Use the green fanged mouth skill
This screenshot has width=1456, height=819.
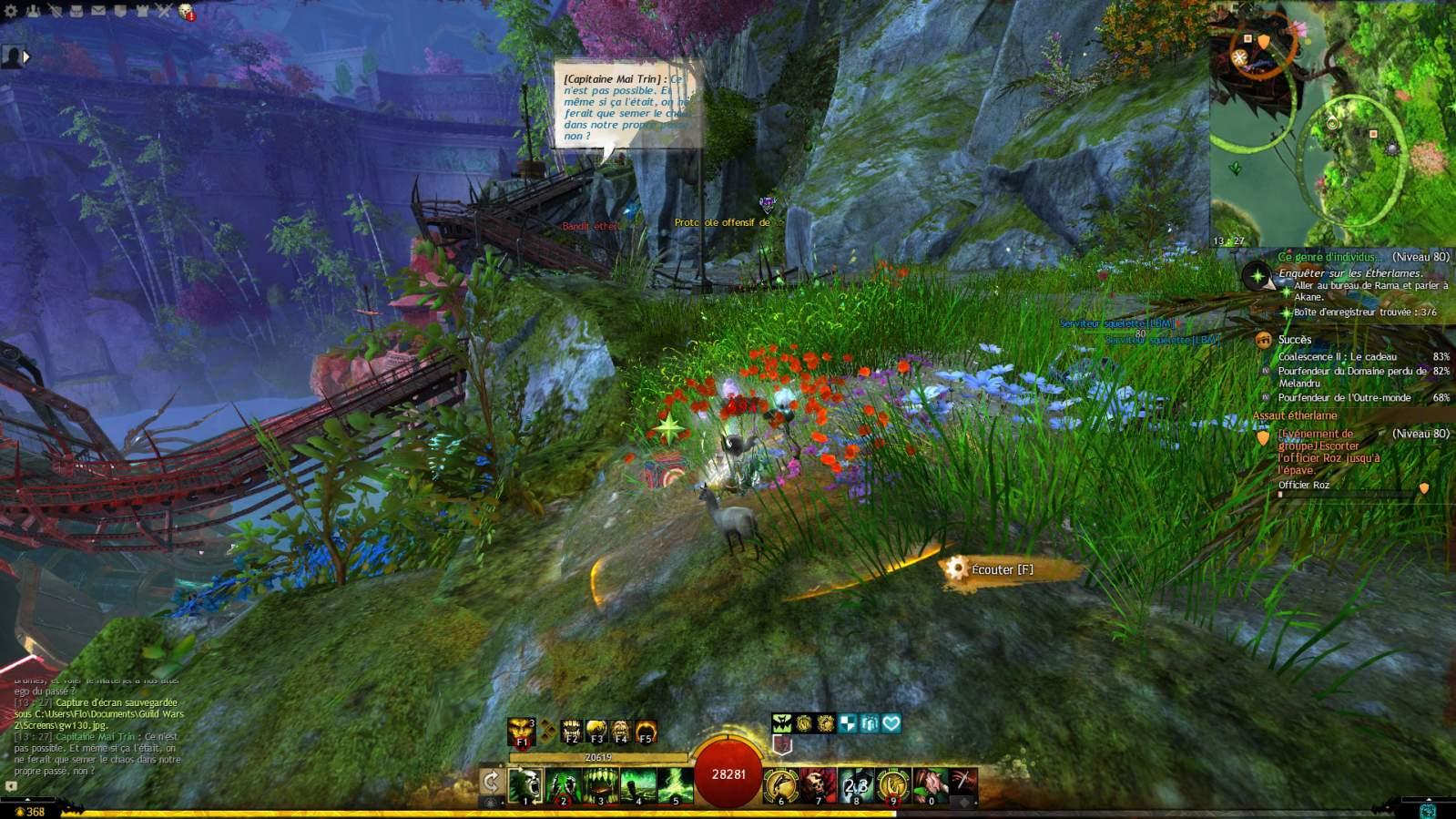pos(600,784)
